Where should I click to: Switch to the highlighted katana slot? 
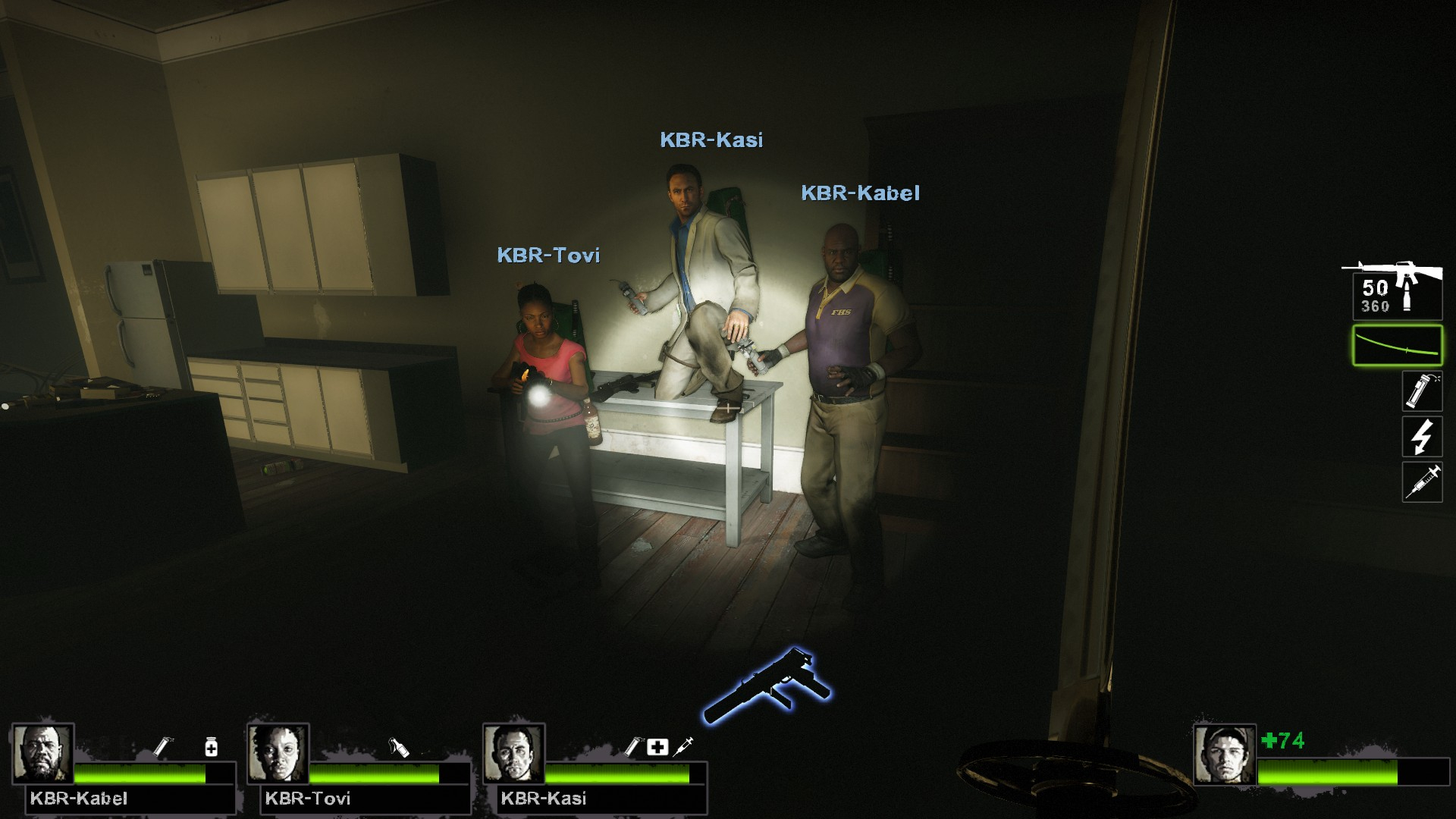(1397, 345)
